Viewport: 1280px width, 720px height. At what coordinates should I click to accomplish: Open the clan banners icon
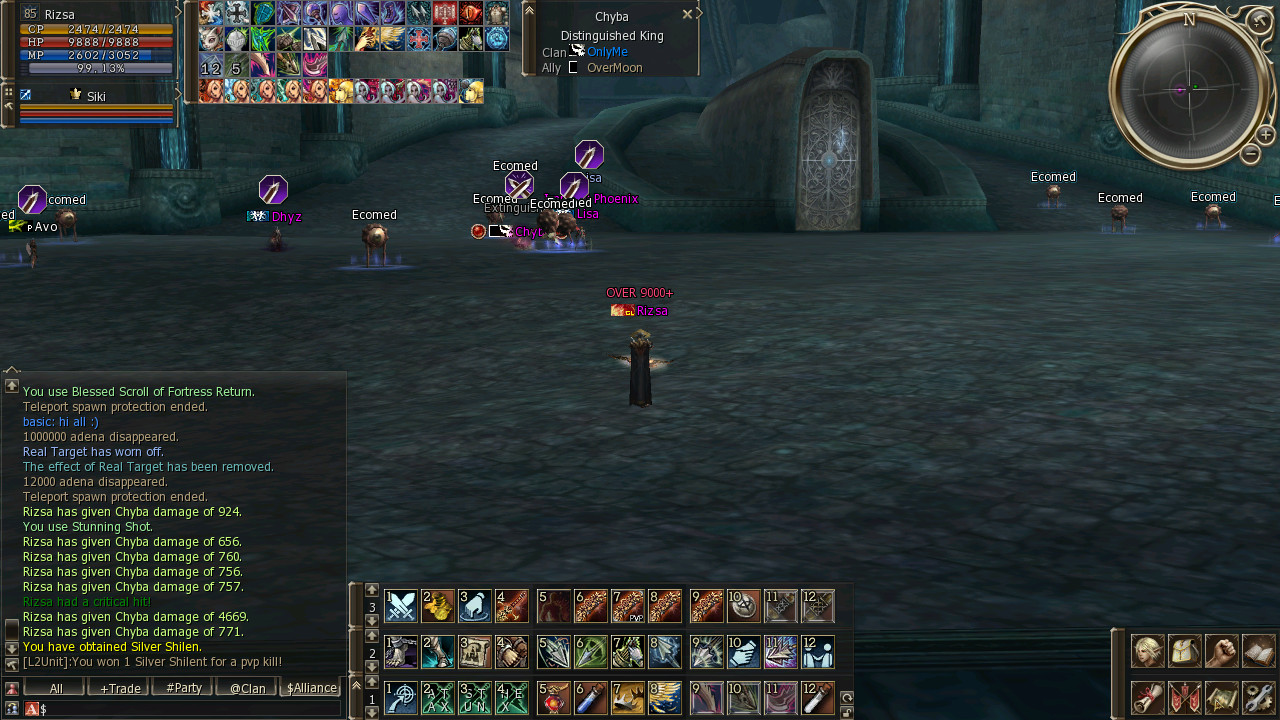1185,697
